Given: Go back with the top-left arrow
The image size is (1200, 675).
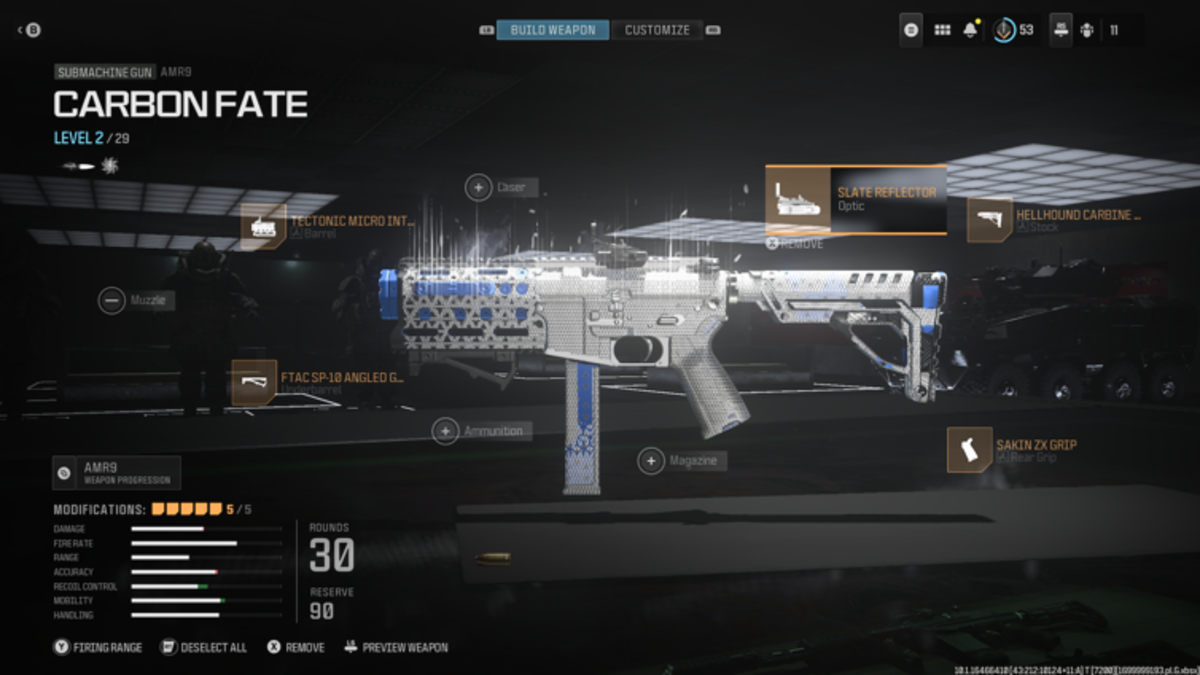Looking at the screenshot, I should point(28,30).
